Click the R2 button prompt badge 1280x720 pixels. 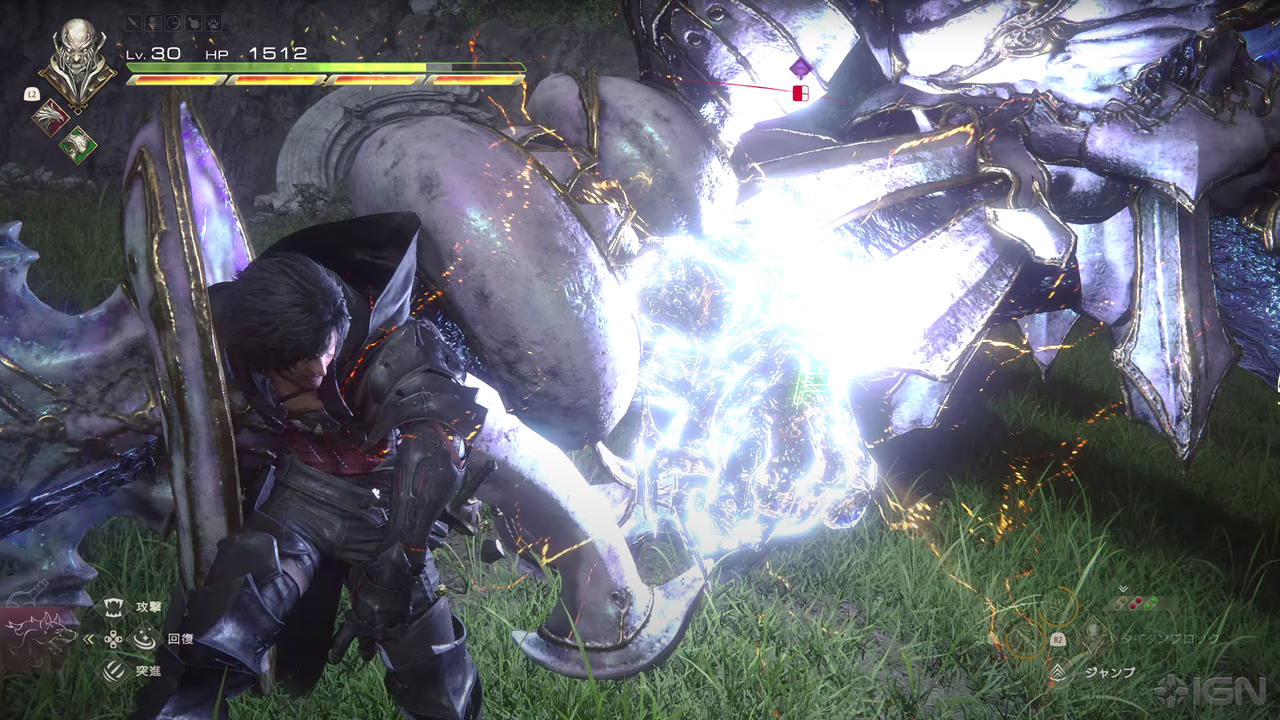pos(1058,639)
